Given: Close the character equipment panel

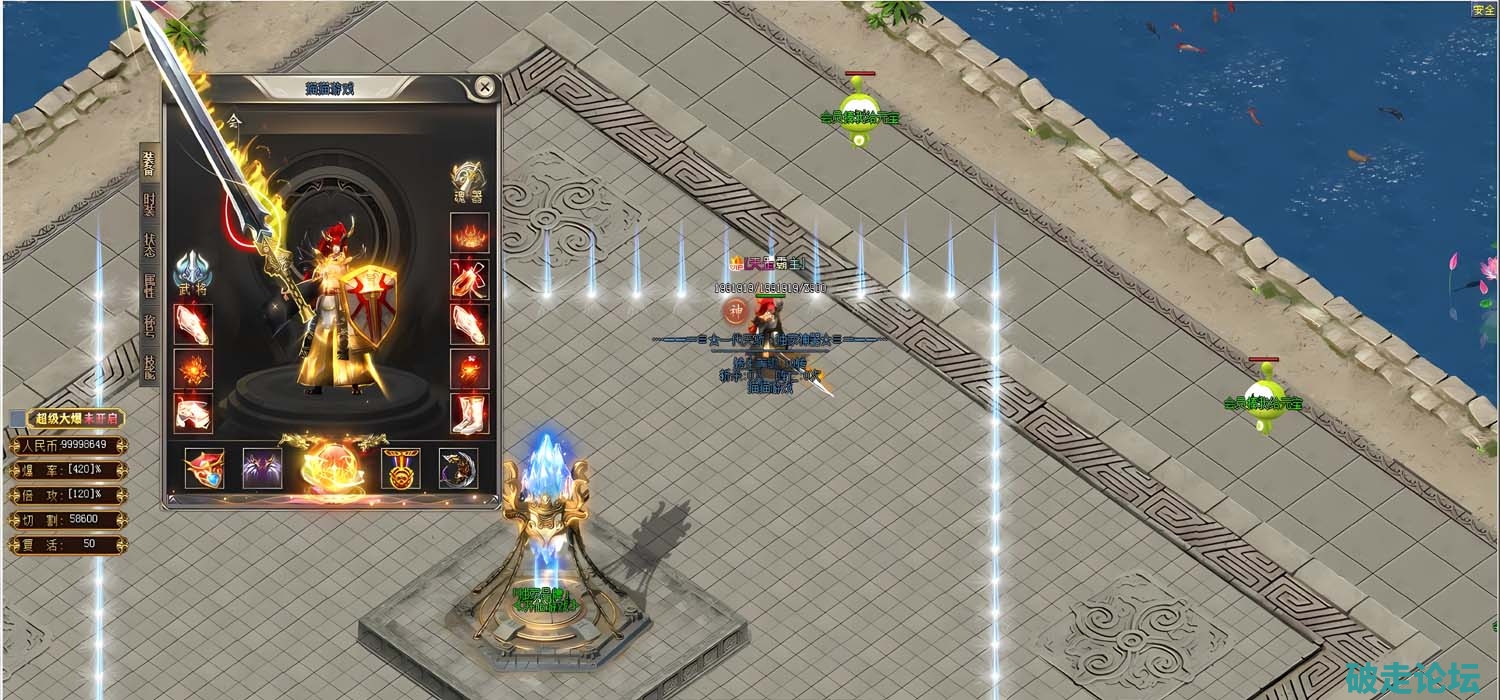Looking at the screenshot, I should pyautogui.click(x=485, y=88).
